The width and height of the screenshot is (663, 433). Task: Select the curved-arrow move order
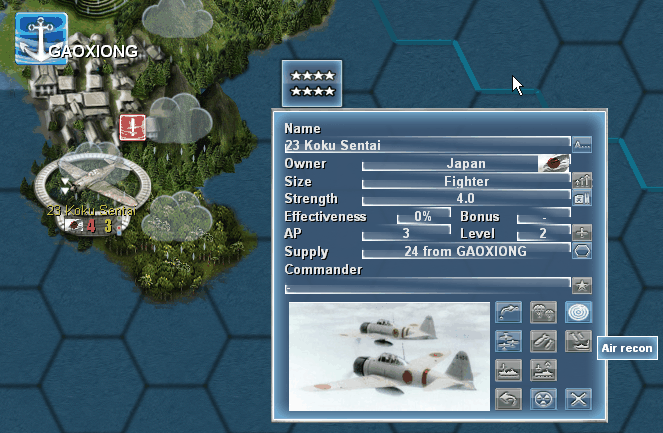coord(508,313)
